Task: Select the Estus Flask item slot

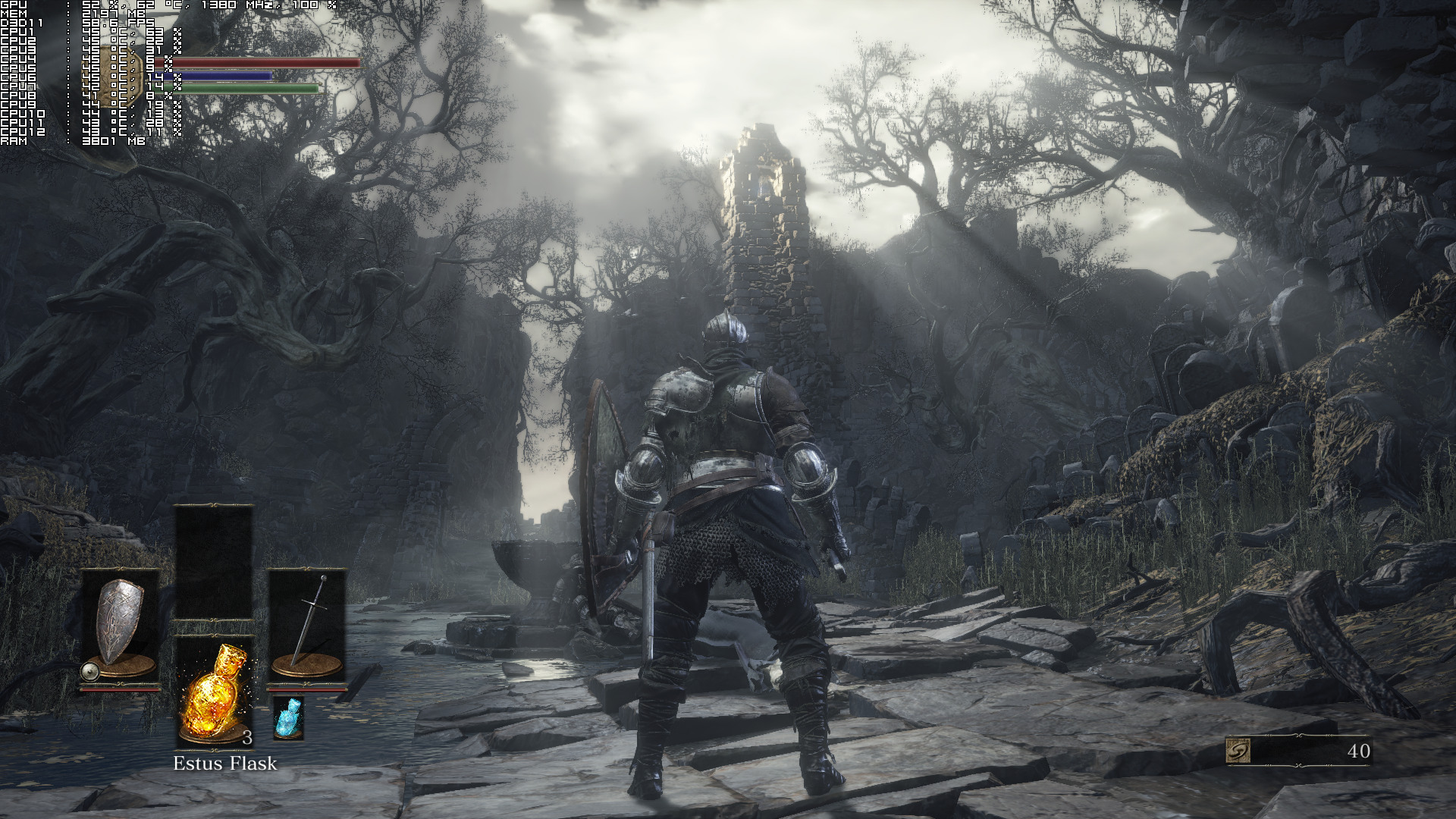Action: coord(215,692)
